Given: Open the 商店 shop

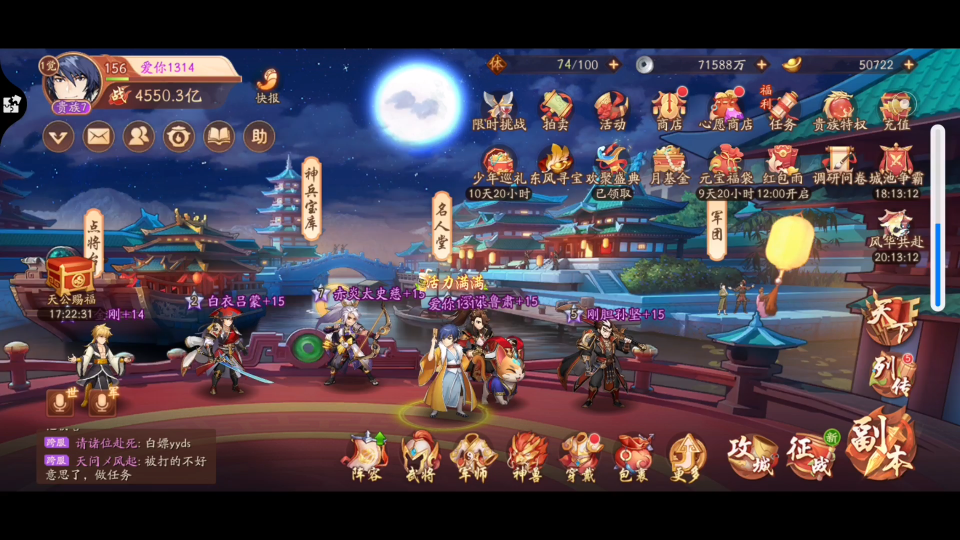Looking at the screenshot, I should point(668,109).
